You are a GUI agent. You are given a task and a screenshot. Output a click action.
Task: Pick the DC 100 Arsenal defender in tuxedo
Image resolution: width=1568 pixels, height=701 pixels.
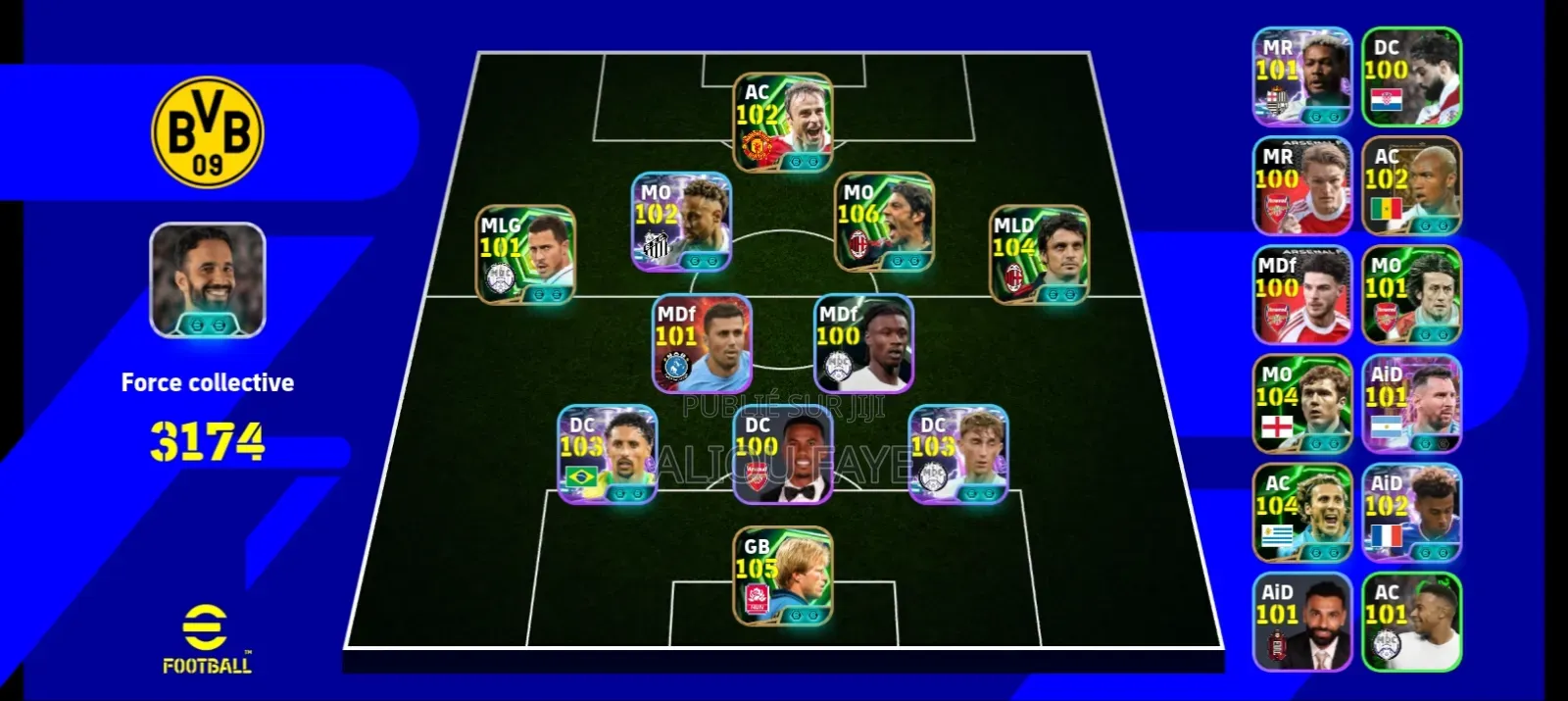pos(783,455)
